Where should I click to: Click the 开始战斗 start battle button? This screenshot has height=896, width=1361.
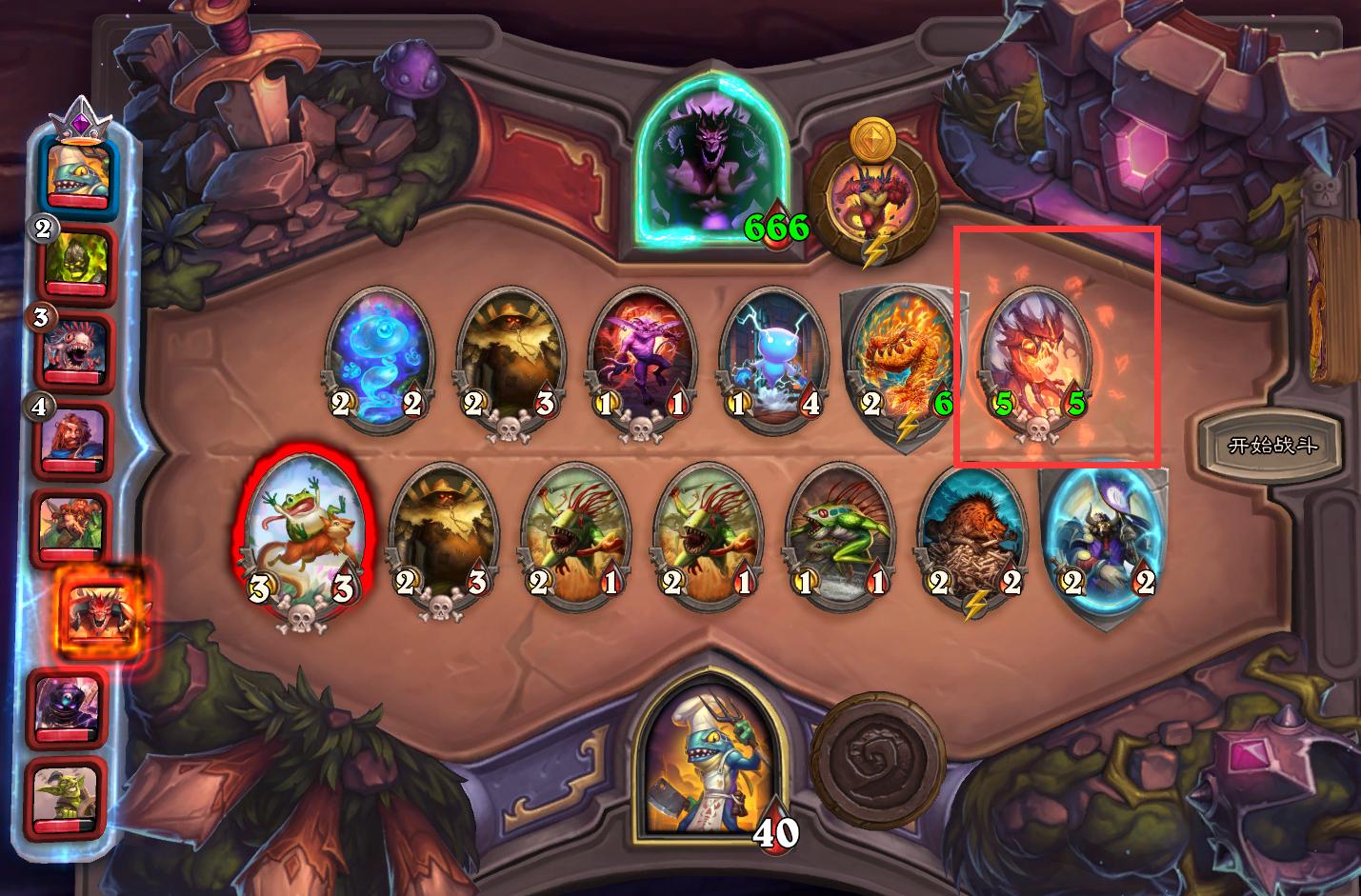(x=1271, y=445)
